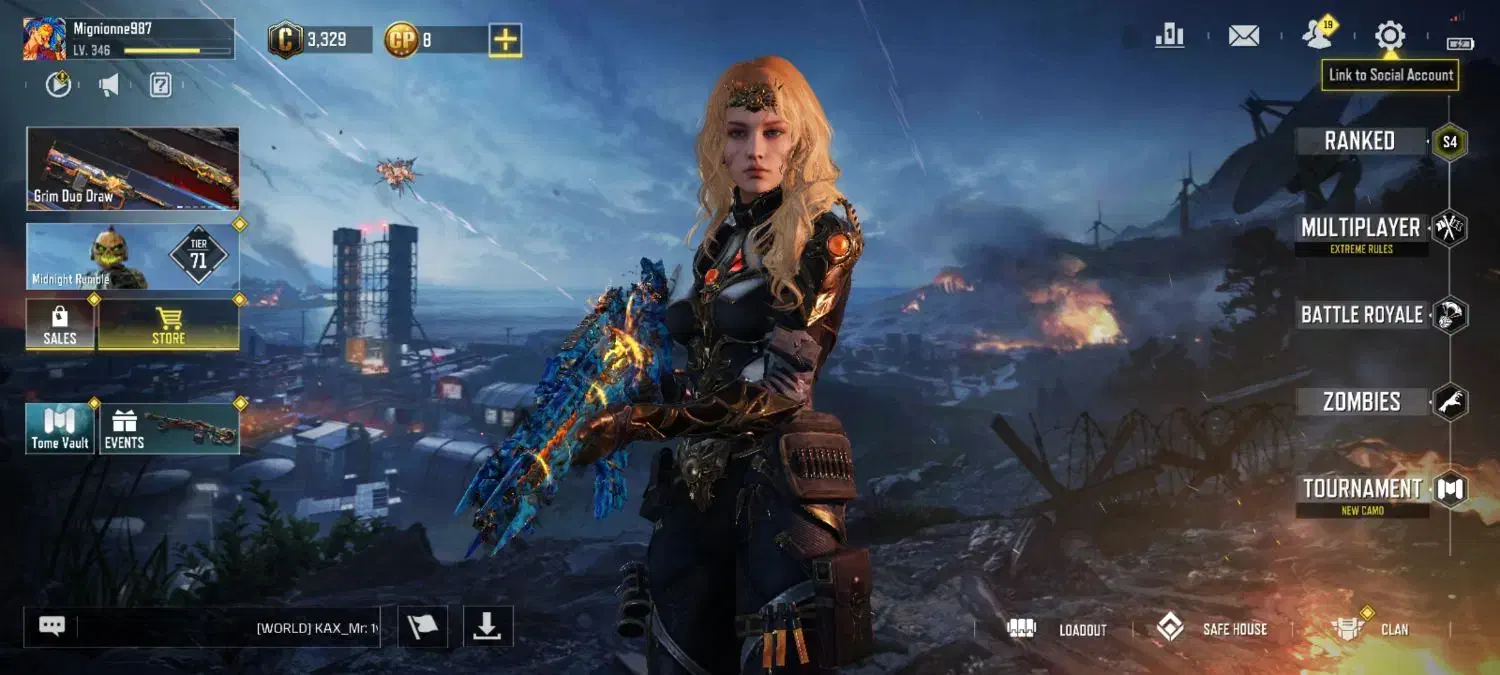Screen dimensions: 1500x675
Task: Open the settings gear icon
Action: (x=1389, y=37)
